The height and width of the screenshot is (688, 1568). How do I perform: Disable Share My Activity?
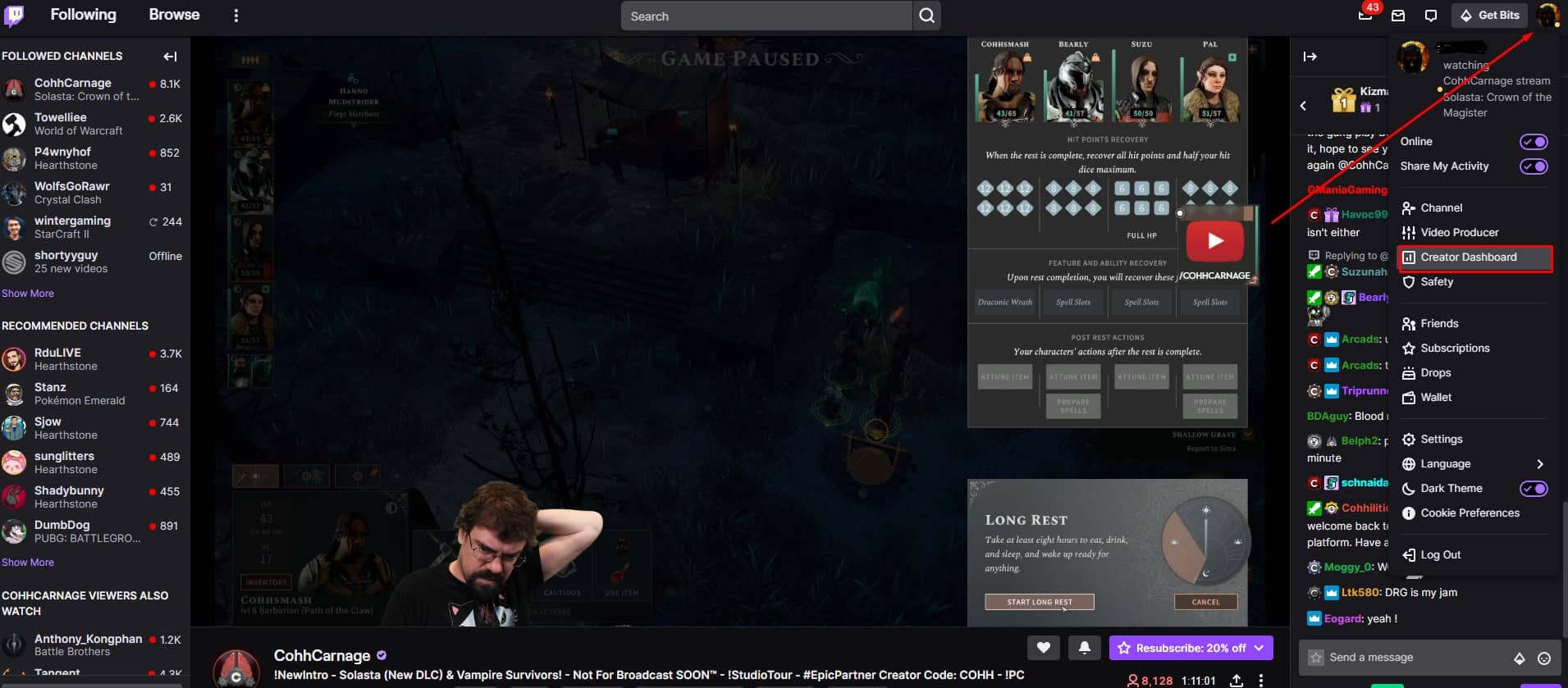(1533, 166)
